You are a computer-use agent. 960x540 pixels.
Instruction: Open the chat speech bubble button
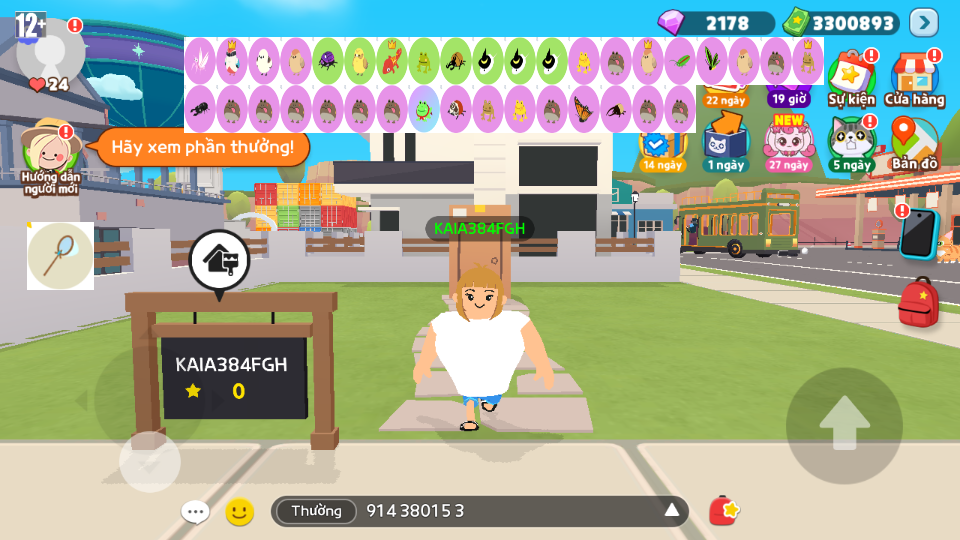click(x=195, y=512)
